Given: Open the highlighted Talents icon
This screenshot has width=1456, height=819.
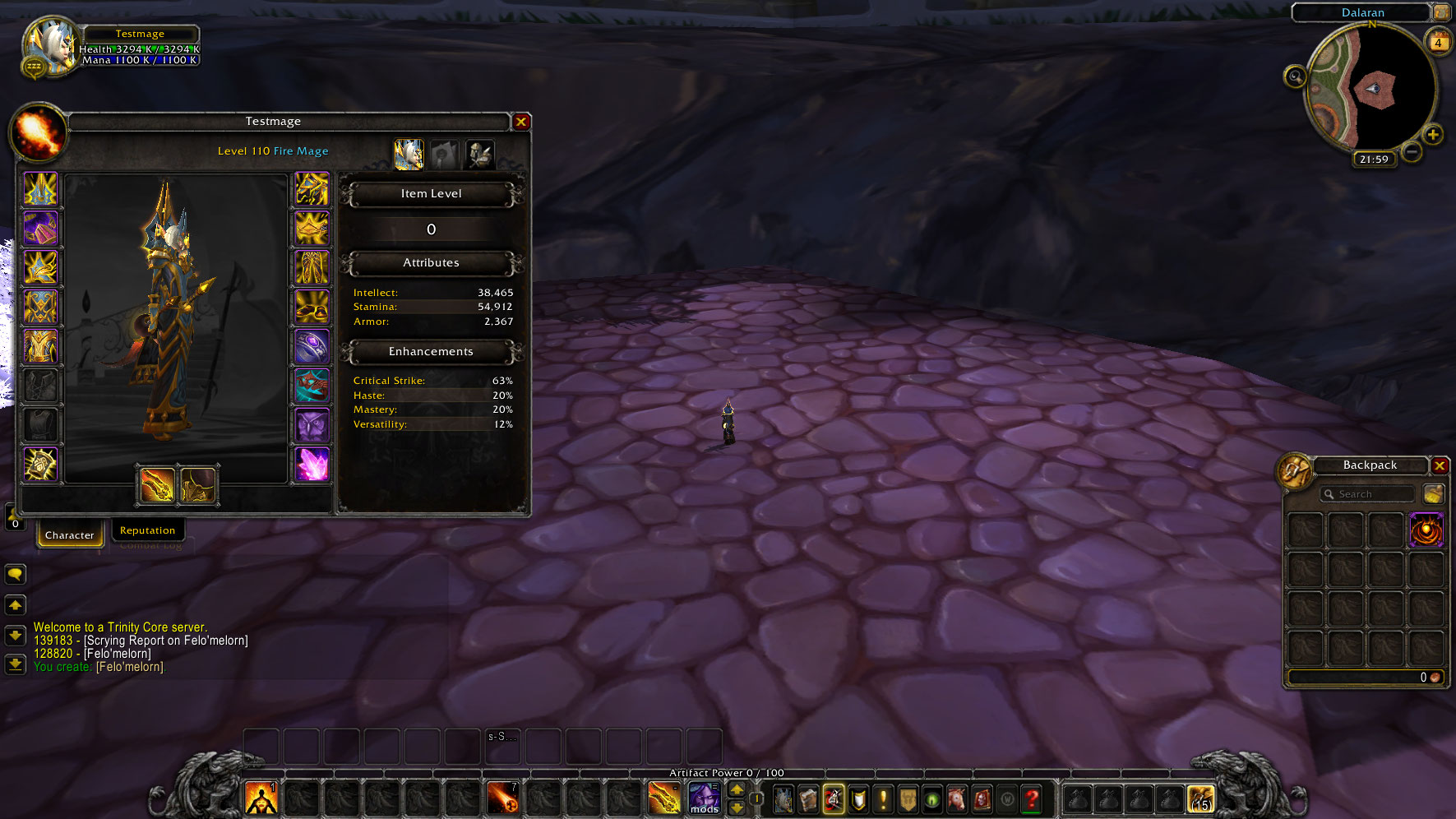Looking at the screenshot, I should (x=833, y=798).
